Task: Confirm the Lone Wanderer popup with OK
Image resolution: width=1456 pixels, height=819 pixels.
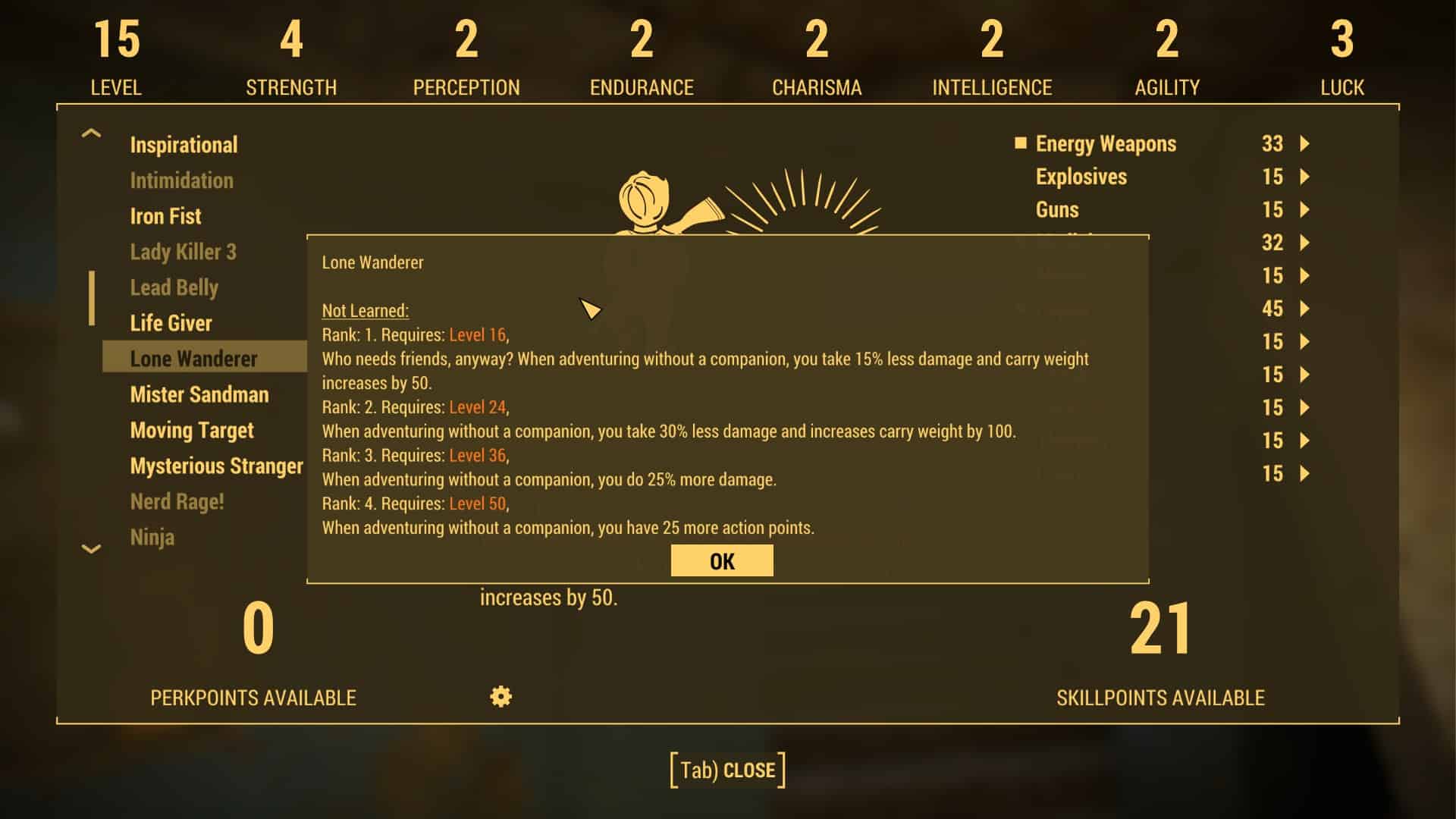Action: [x=722, y=561]
